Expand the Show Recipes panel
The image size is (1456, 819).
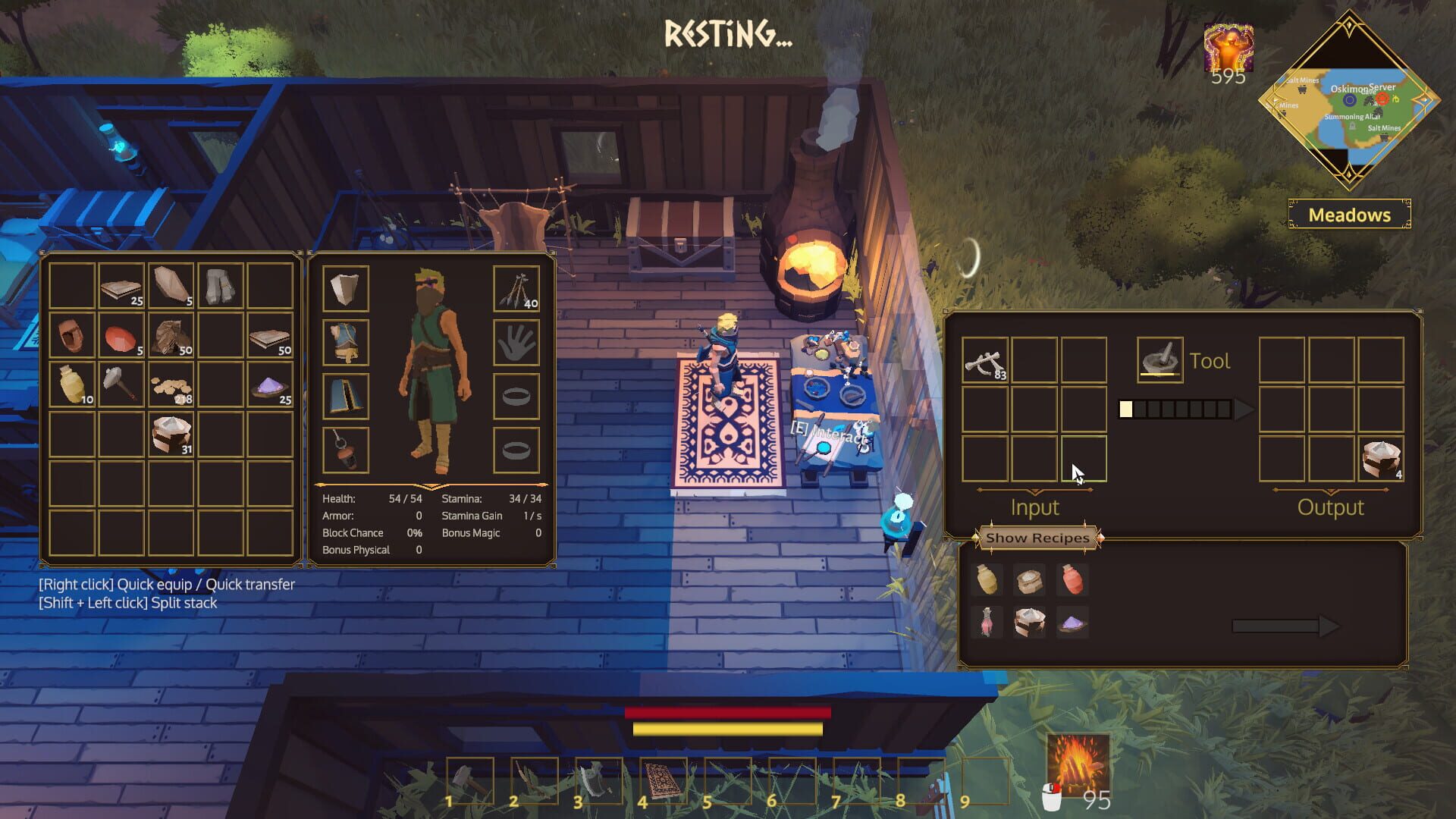[x=1038, y=538]
